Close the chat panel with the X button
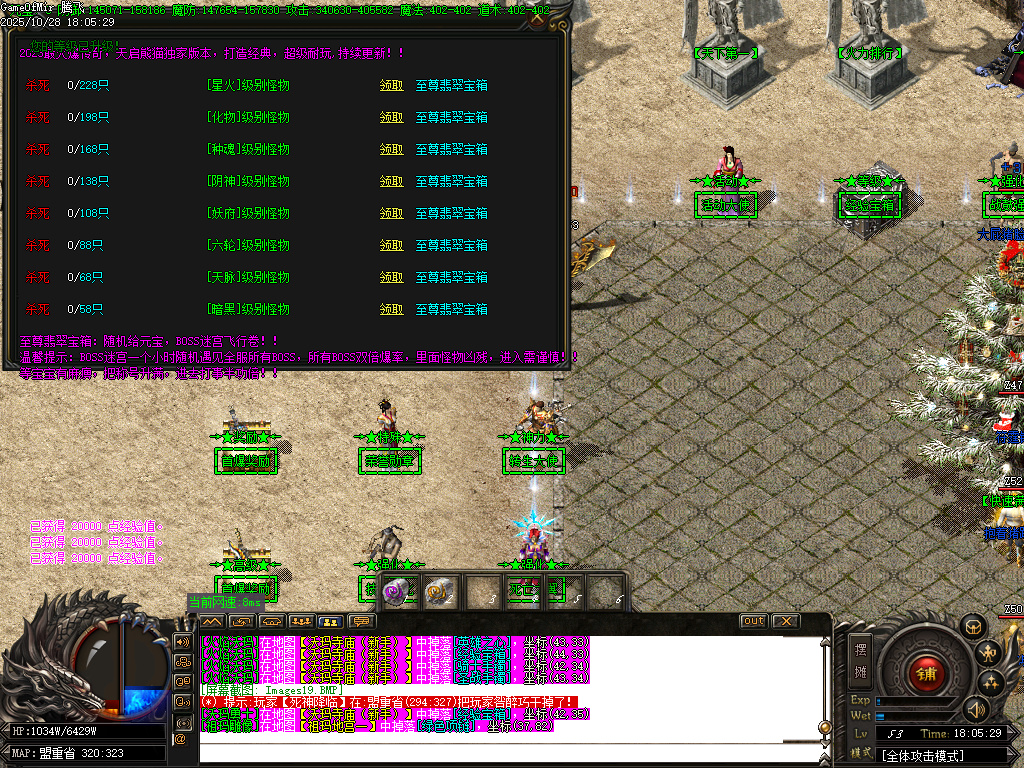Viewport: 1024px width, 768px height. pyautogui.click(x=786, y=621)
